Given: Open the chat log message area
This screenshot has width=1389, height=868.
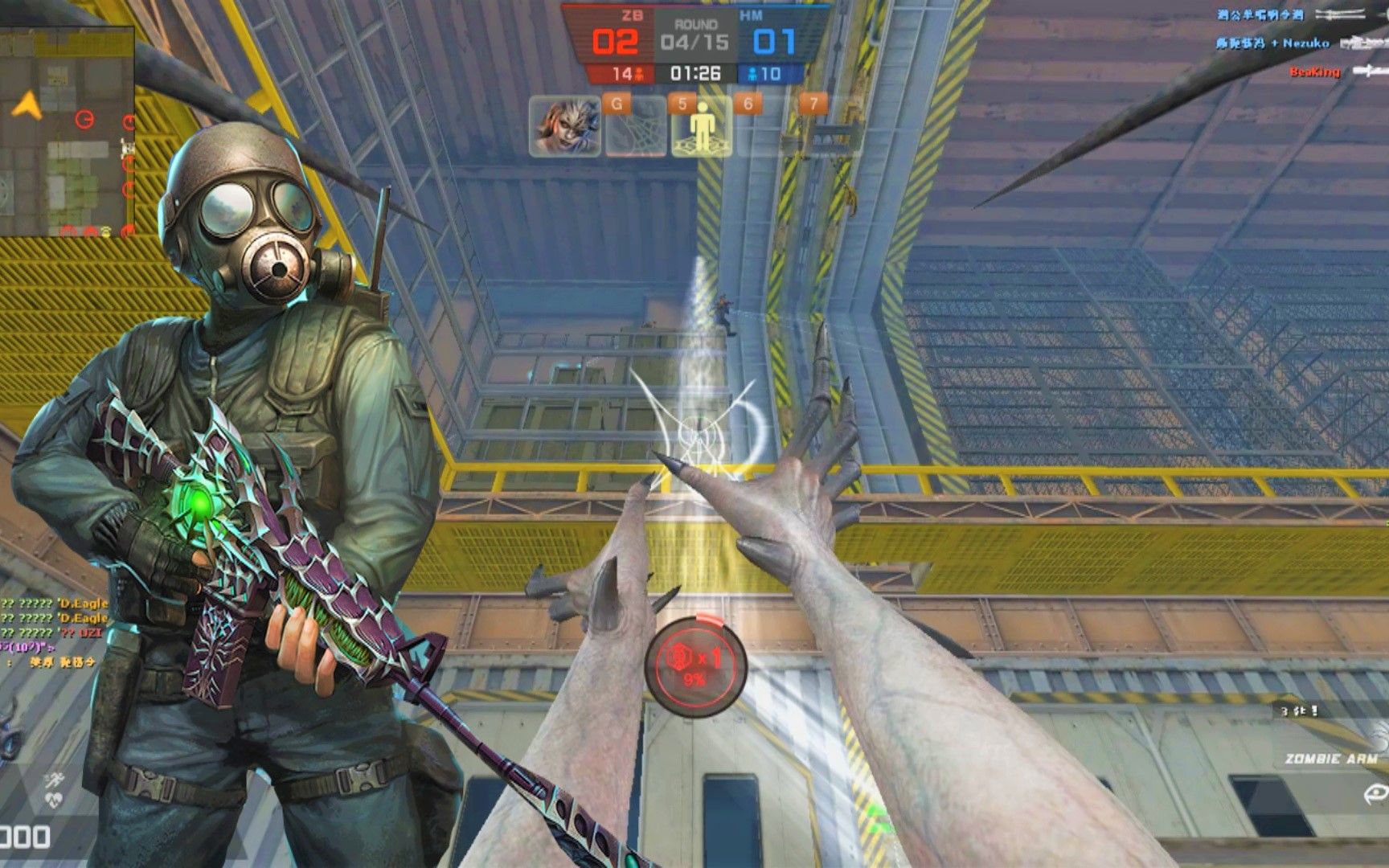Looking at the screenshot, I should (53, 633).
